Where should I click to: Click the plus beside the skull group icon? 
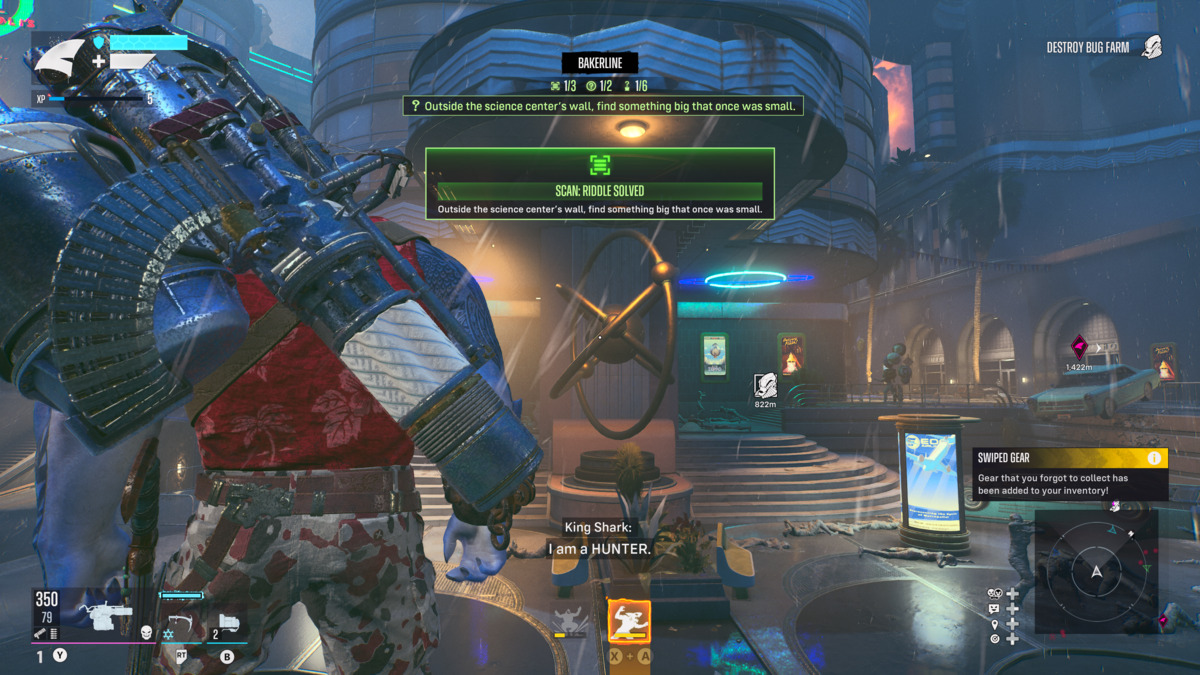pos(1013,594)
